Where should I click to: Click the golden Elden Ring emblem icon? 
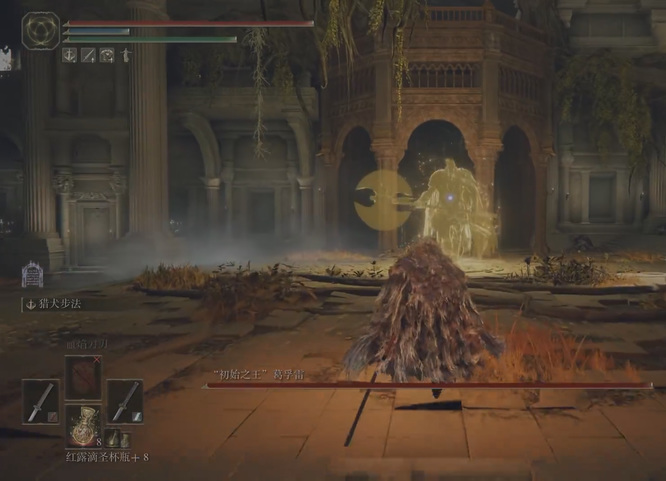tap(41, 31)
